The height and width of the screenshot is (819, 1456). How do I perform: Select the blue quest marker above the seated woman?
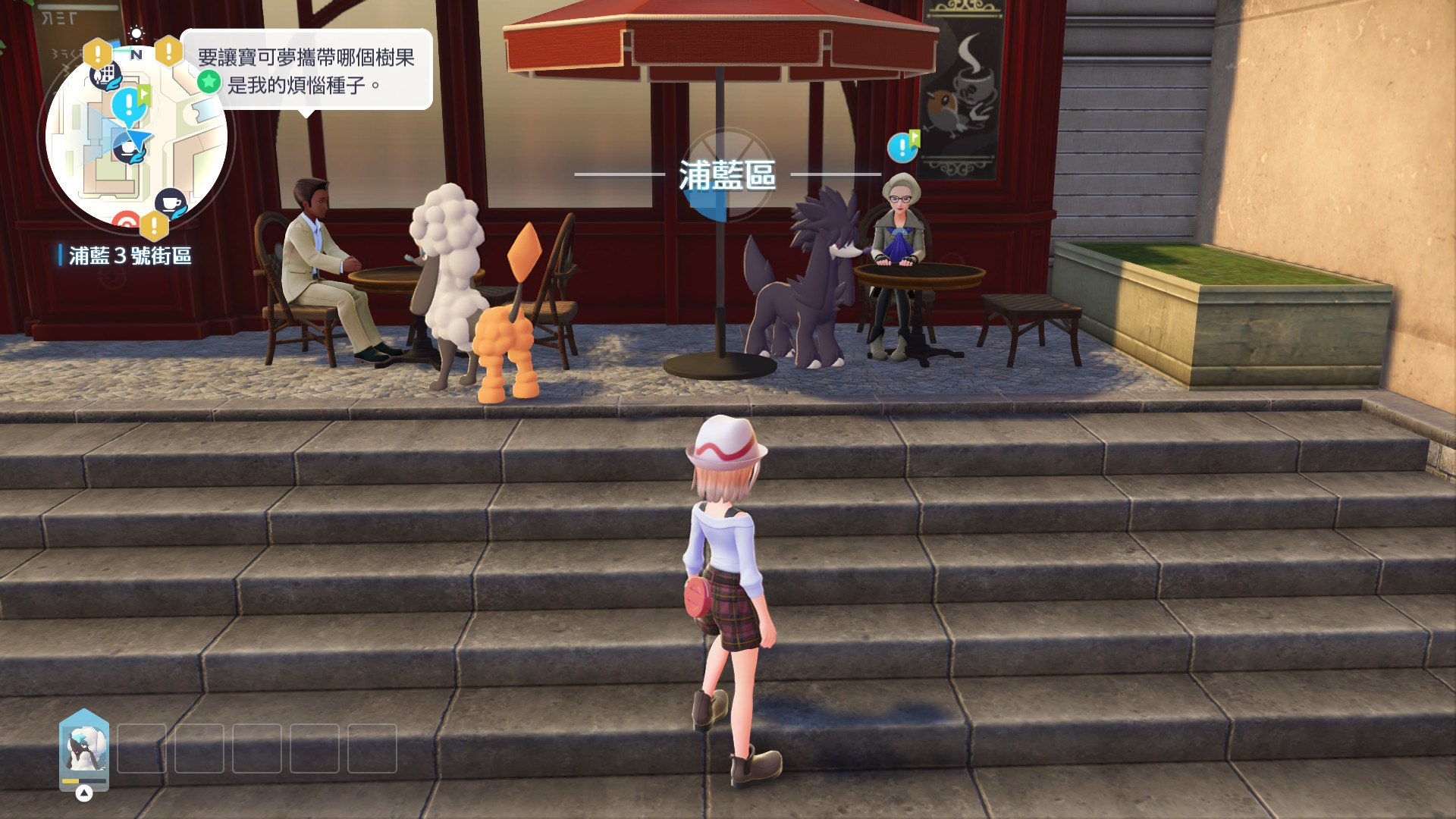tap(902, 146)
